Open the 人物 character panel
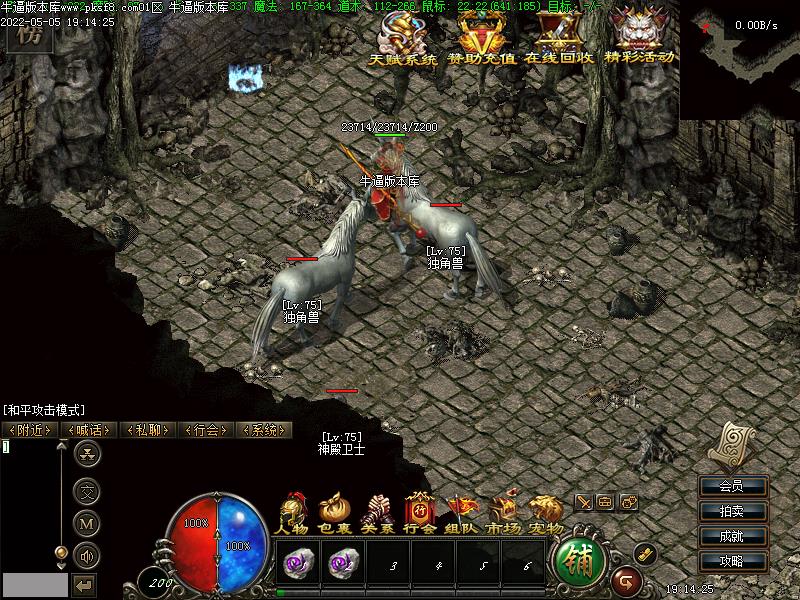Image resolution: width=800 pixels, height=600 pixels. [293, 514]
